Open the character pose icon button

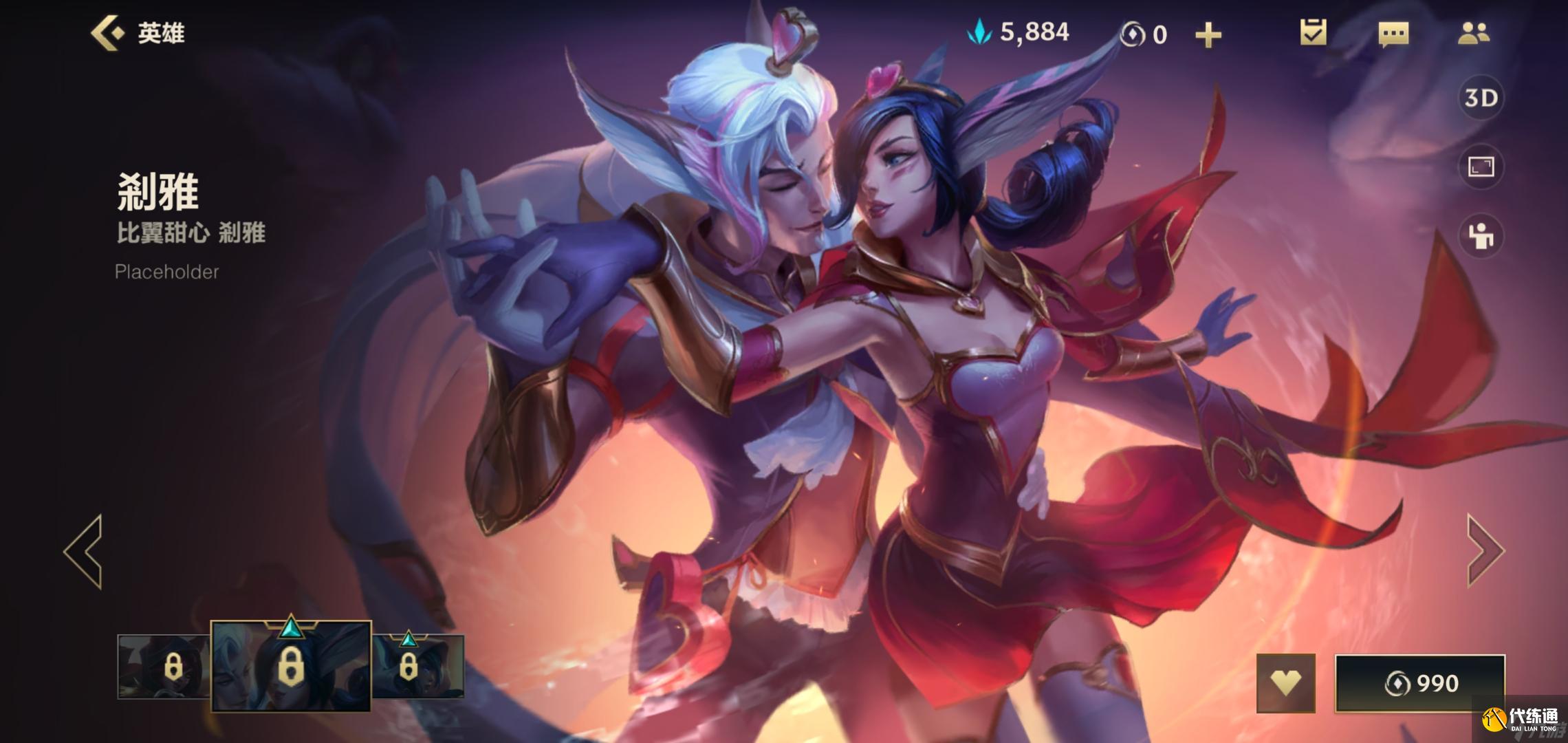[1481, 236]
